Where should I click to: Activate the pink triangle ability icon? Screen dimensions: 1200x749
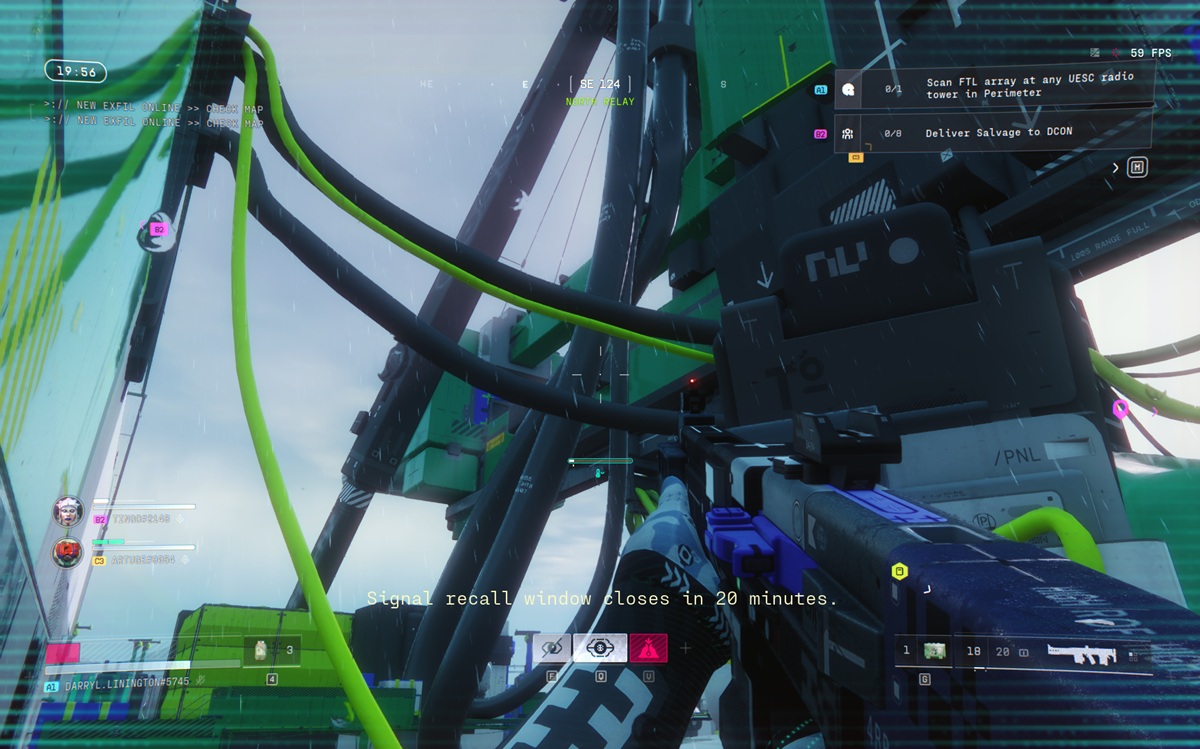647,649
